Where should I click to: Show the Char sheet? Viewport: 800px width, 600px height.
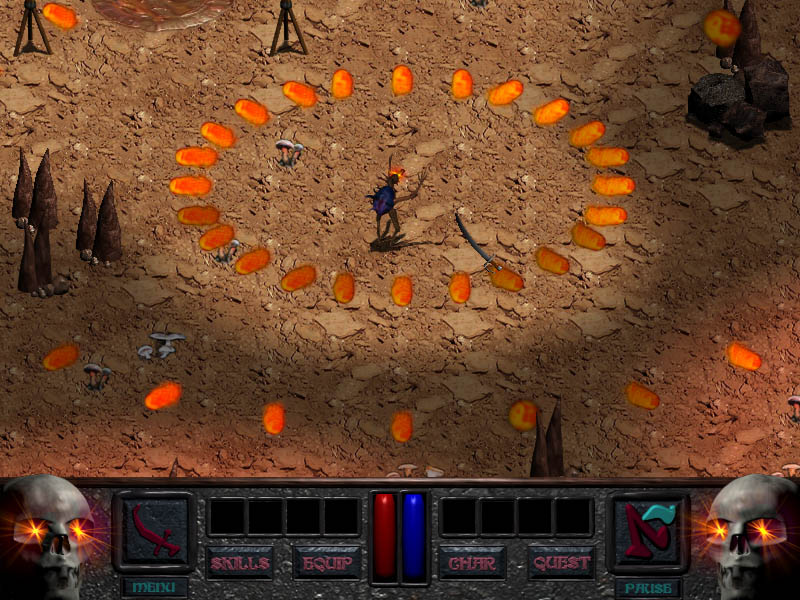coord(472,563)
